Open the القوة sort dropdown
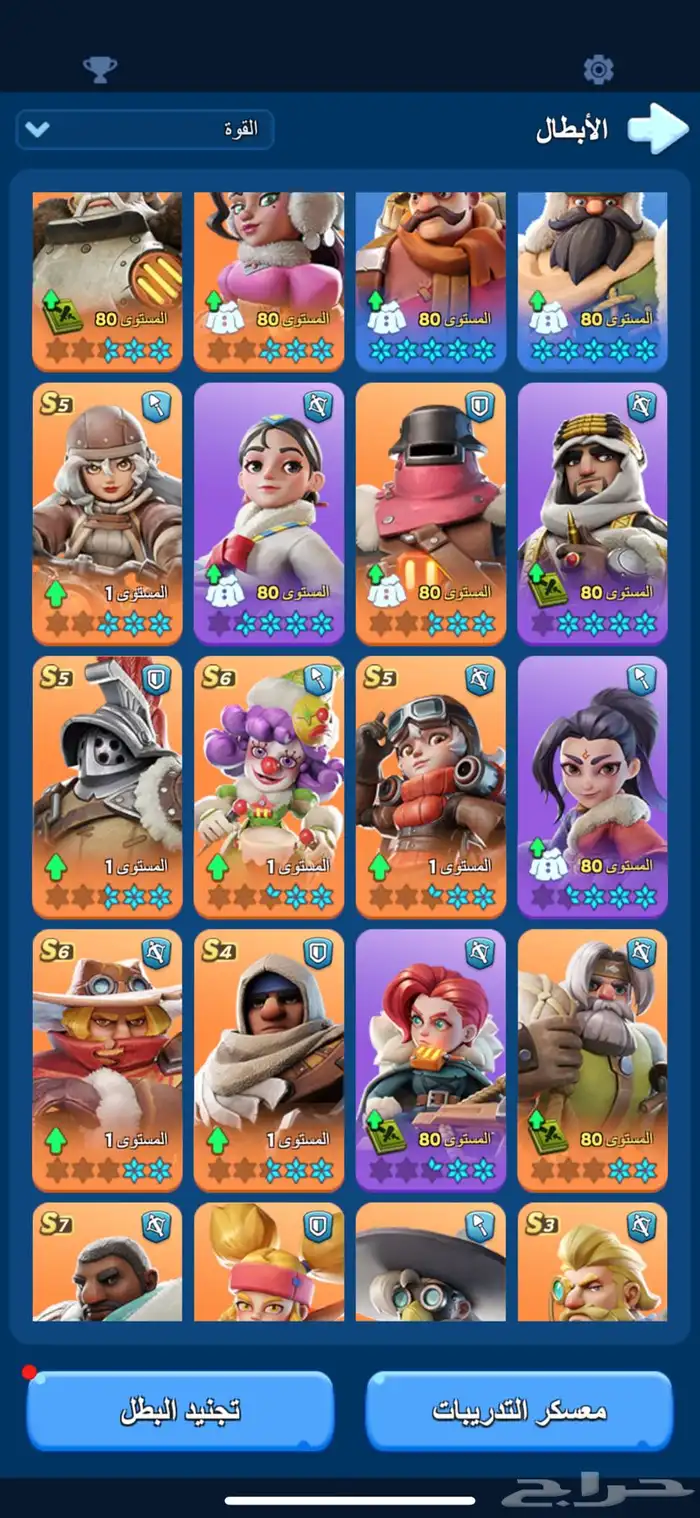This screenshot has width=700, height=1518. click(x=144, y=130)
